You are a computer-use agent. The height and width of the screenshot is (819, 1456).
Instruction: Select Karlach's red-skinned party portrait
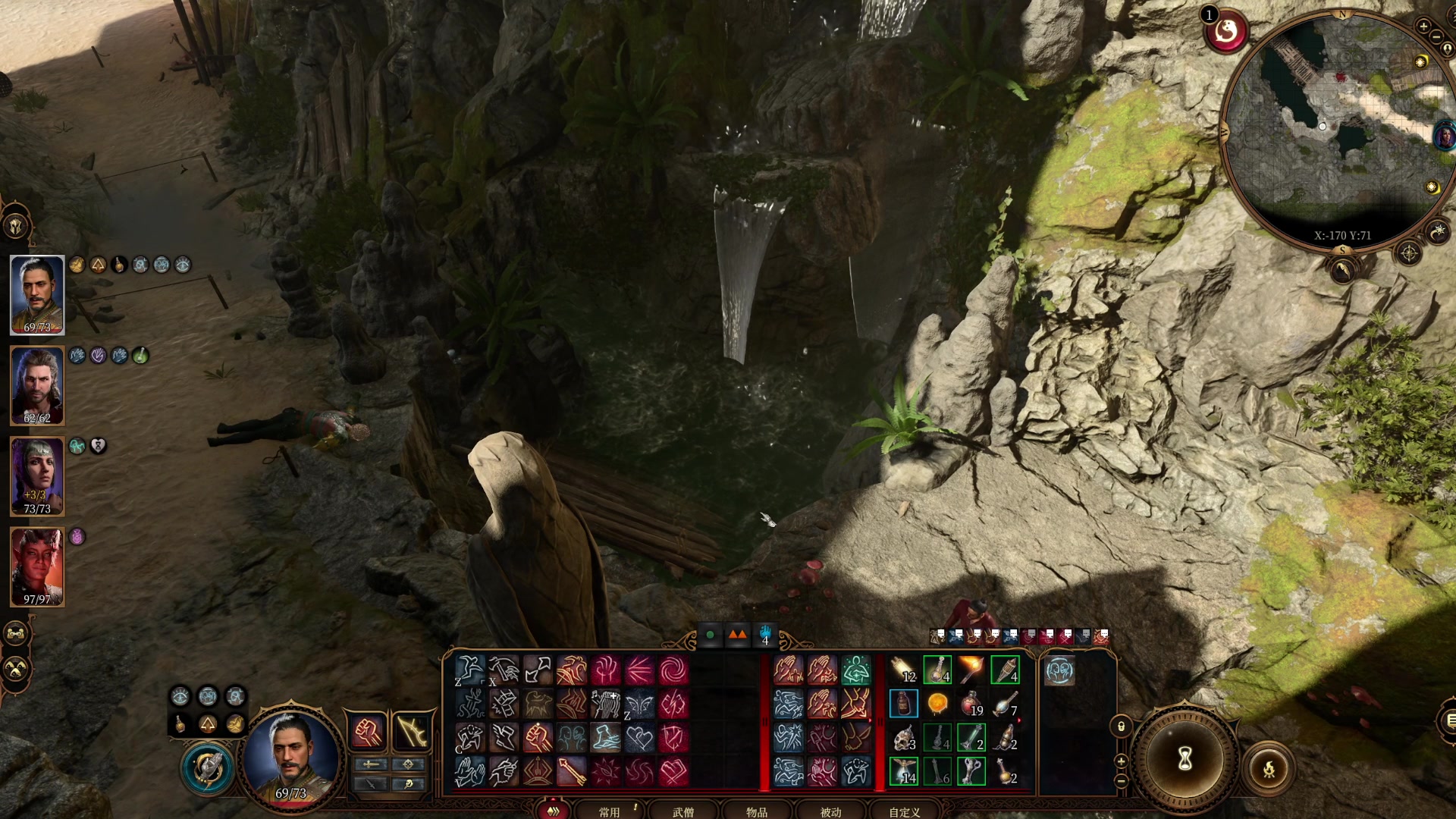tap(37, 567)
